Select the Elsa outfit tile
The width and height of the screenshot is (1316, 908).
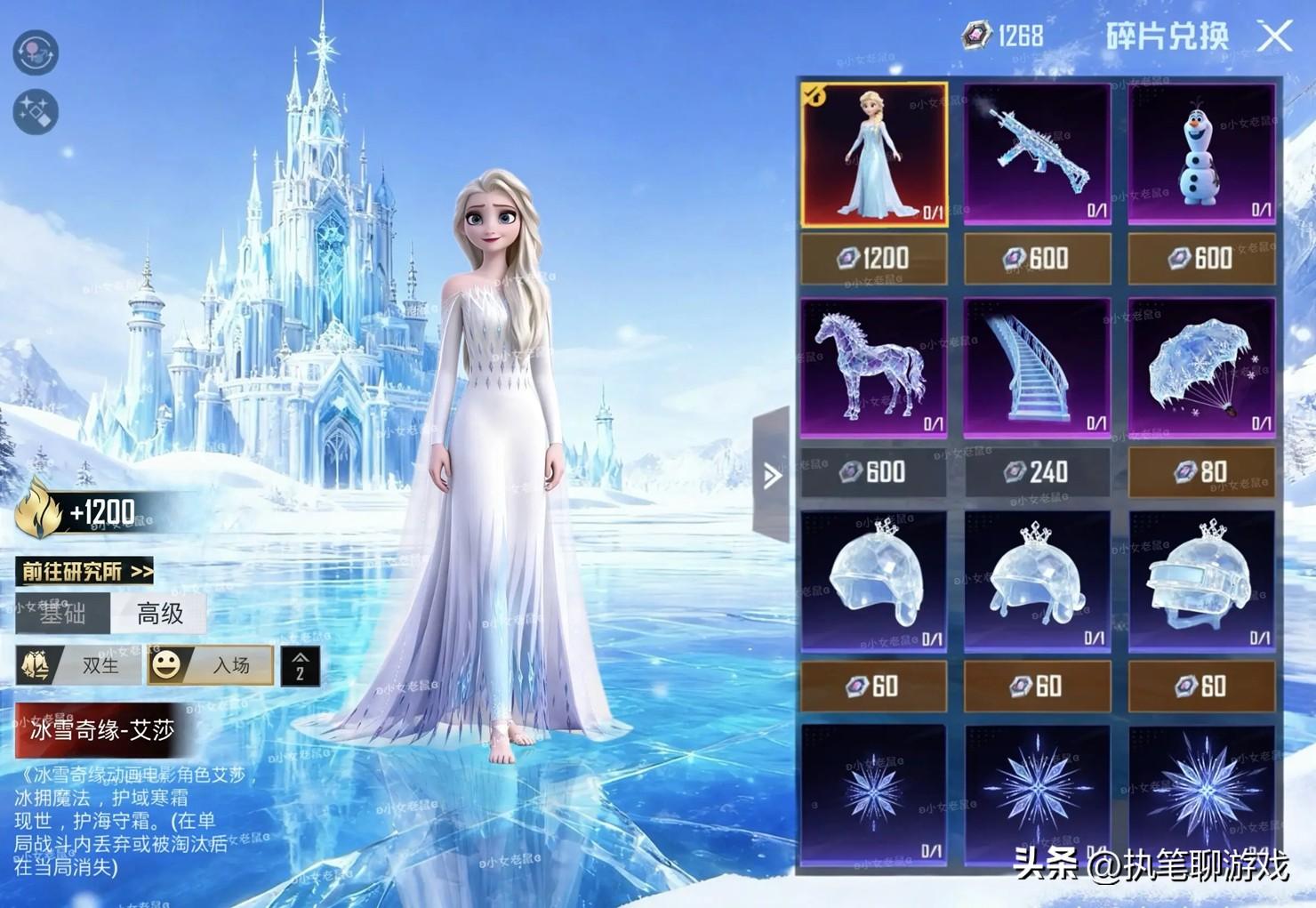click(x=874, y=155)
